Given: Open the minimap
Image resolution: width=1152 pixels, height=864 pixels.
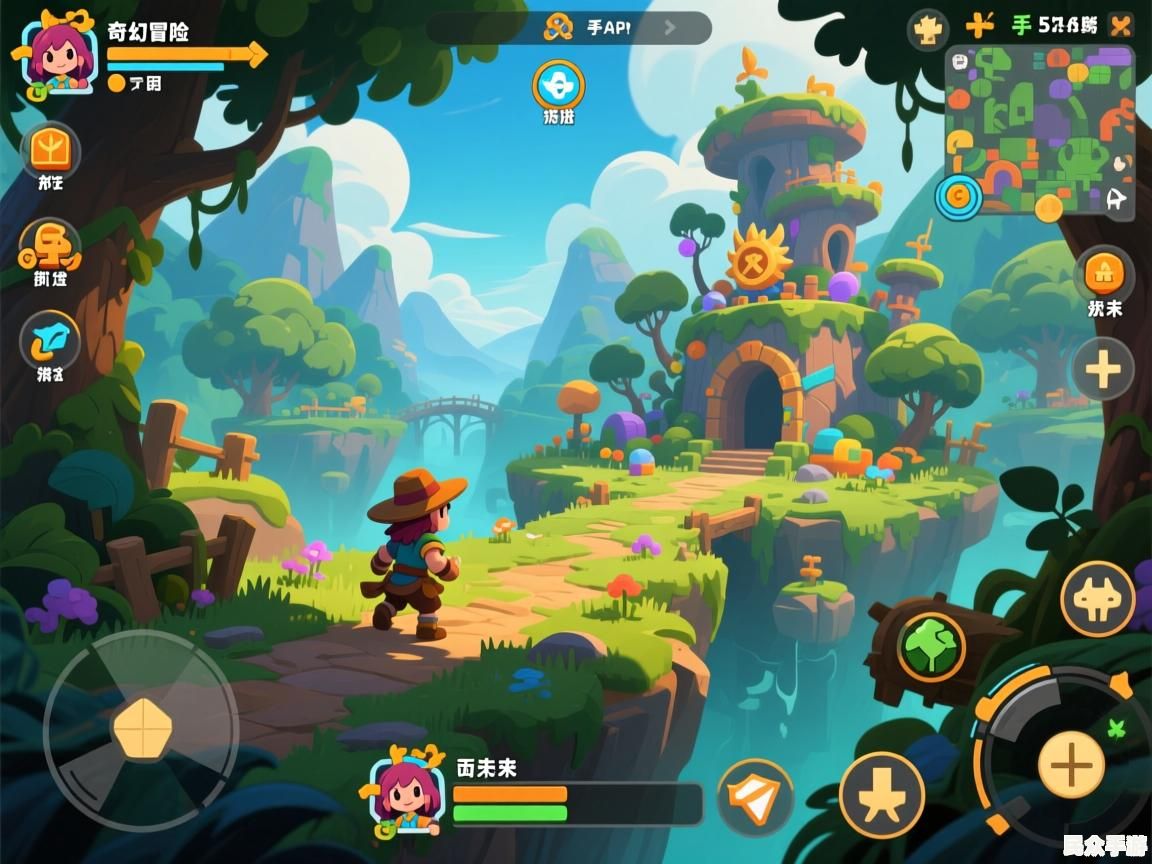Looking at the screenshot, I should click(1040, 128).
